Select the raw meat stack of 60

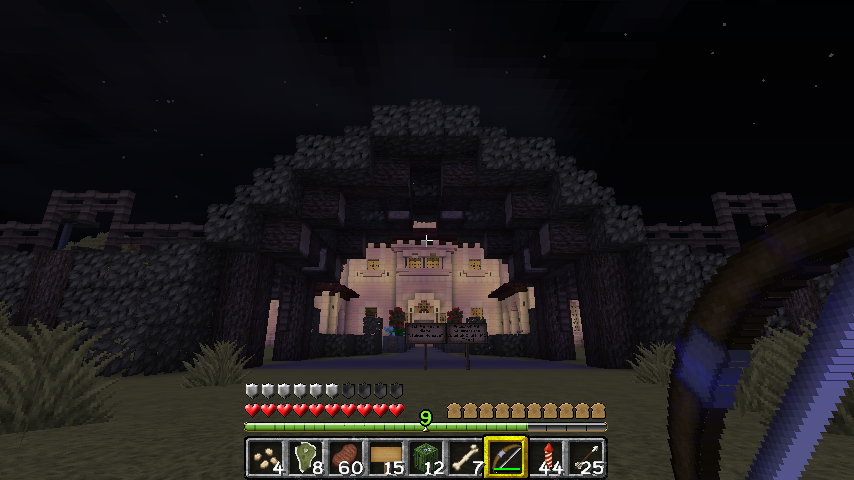tap(345, 457)
